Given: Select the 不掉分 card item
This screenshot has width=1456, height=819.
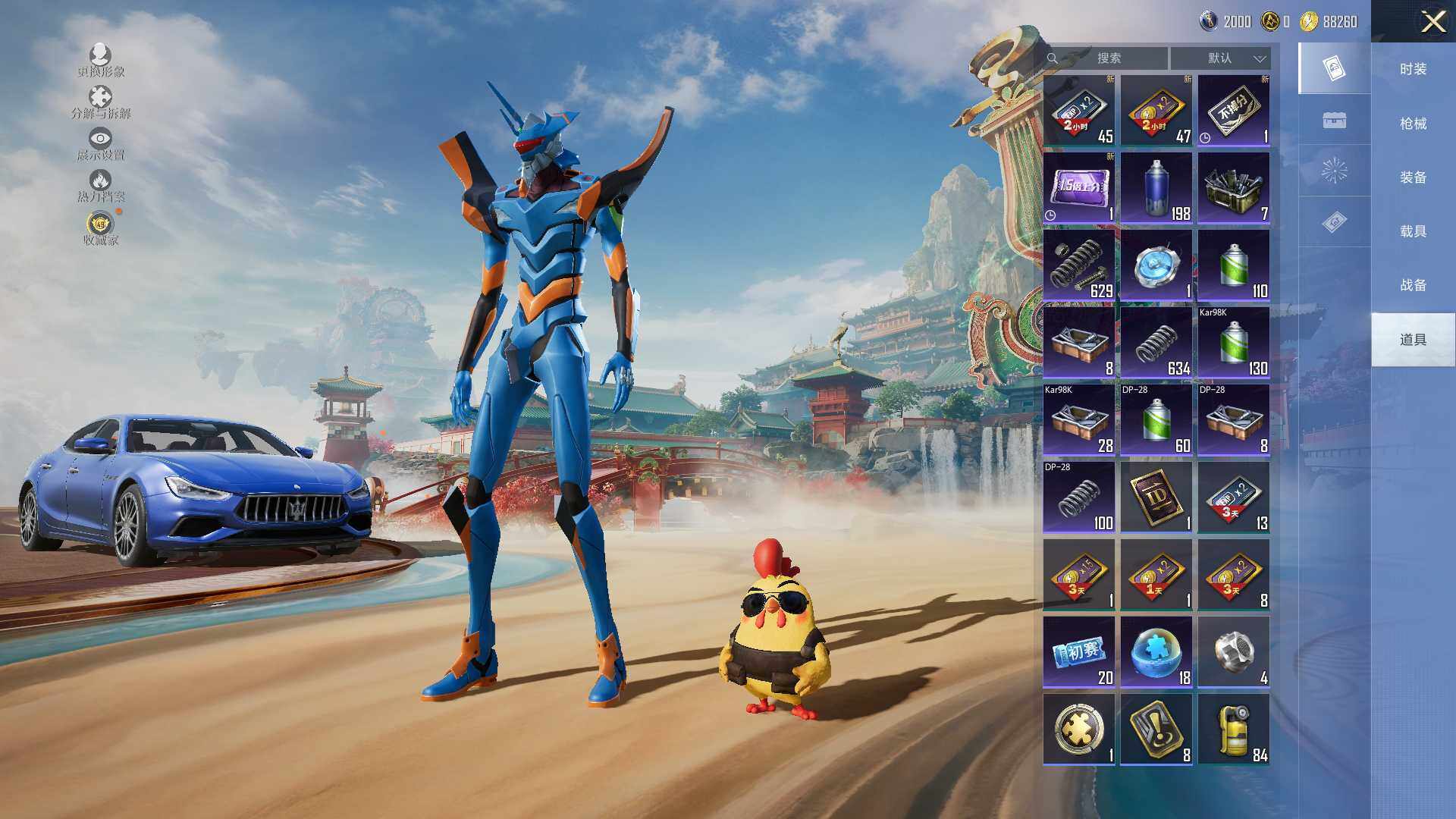Looking at the screenshot, I should coord(1233,111).
